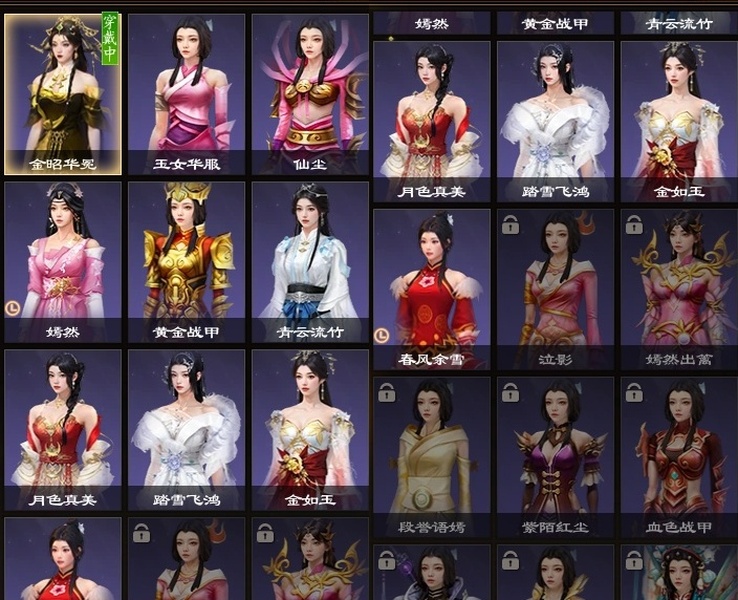738x600 pixels.
Task: Select the red 春风余雪 outfit tile
Action: (431, 288)
